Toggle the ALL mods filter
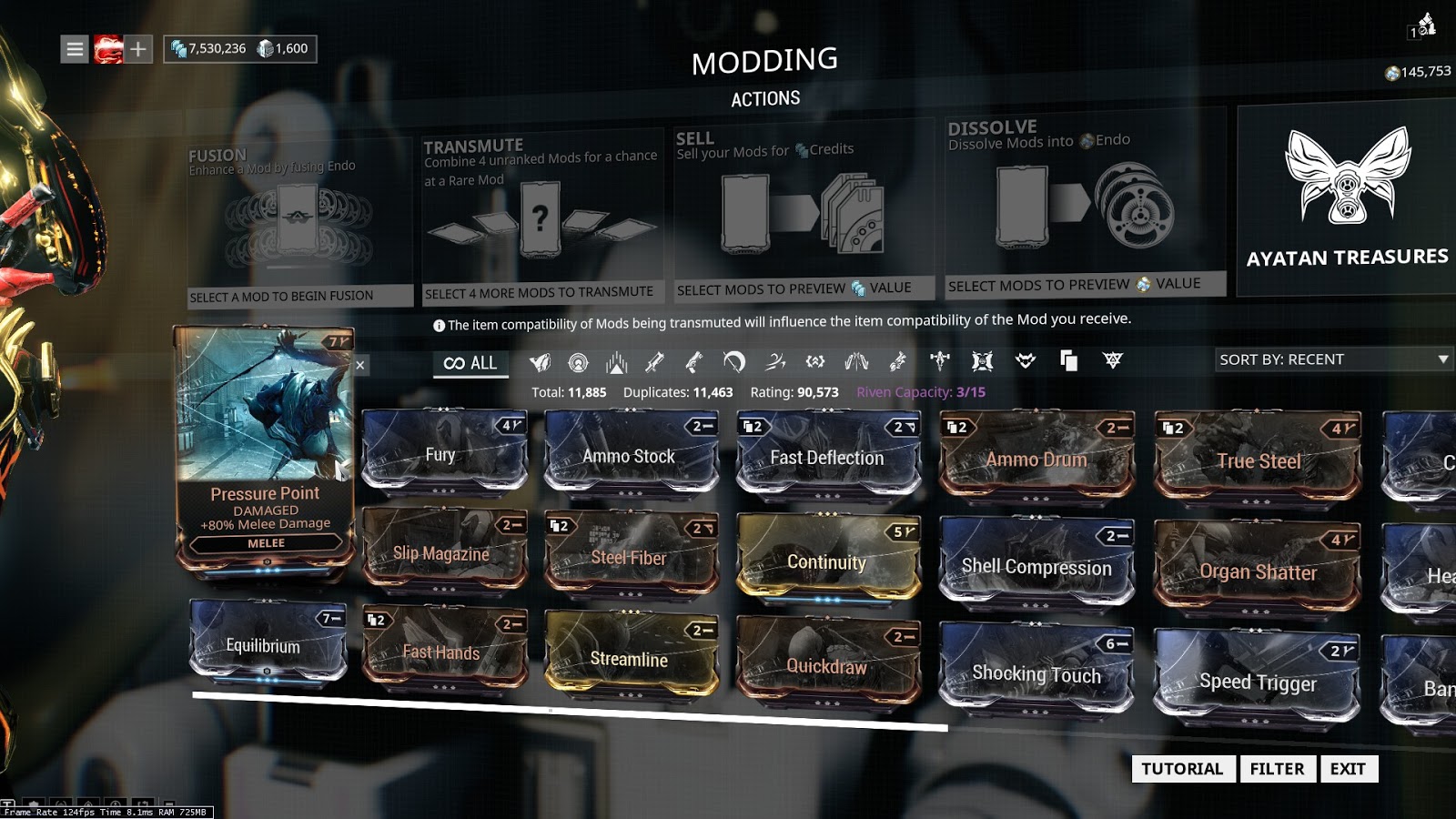Screen dimensions: 1456x819 [x=470, y=362]
